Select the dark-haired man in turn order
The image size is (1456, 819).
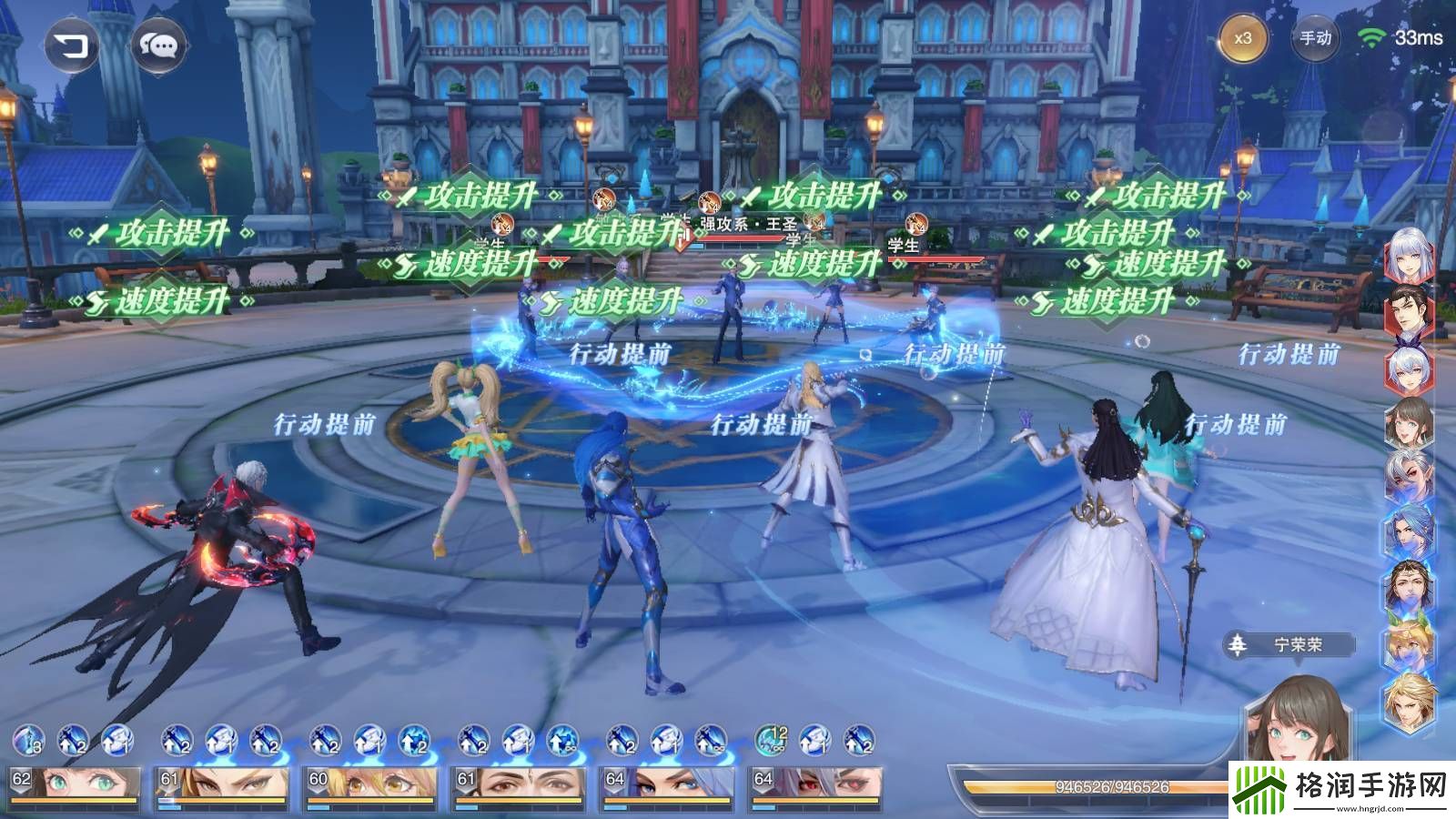tap(1409, 314)
